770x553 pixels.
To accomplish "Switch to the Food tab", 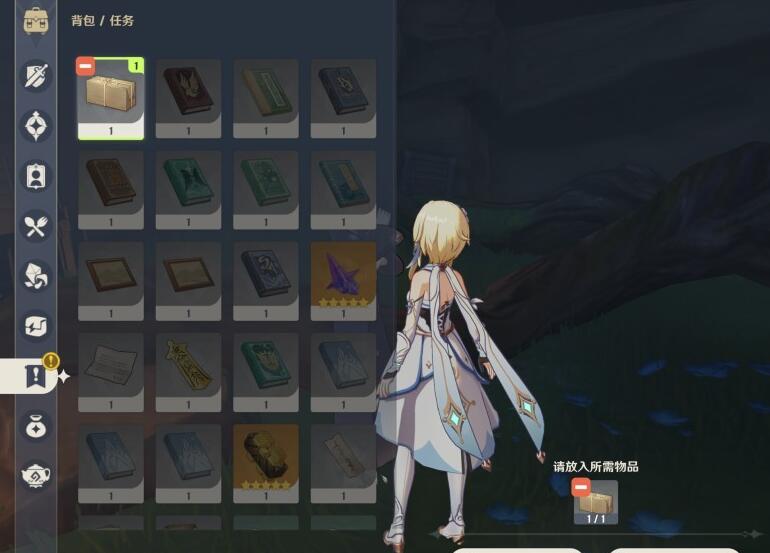I will coord(37,226).
